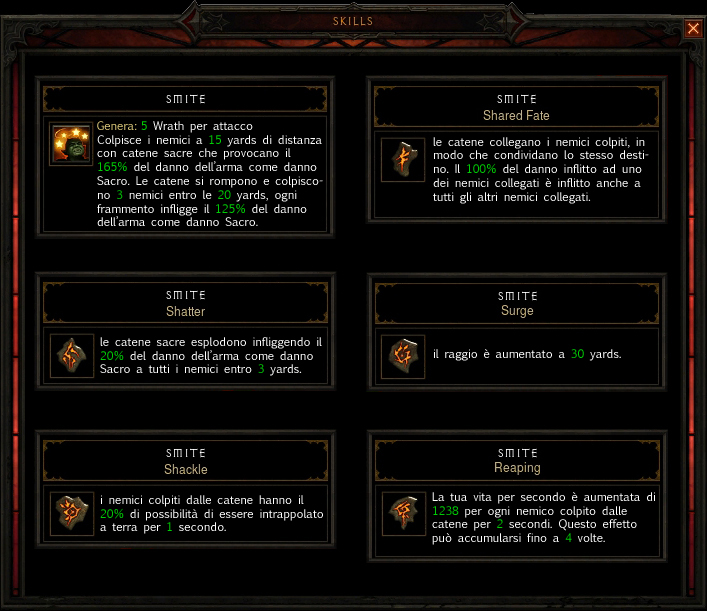Click the Shackle title header

pos(185,461)
